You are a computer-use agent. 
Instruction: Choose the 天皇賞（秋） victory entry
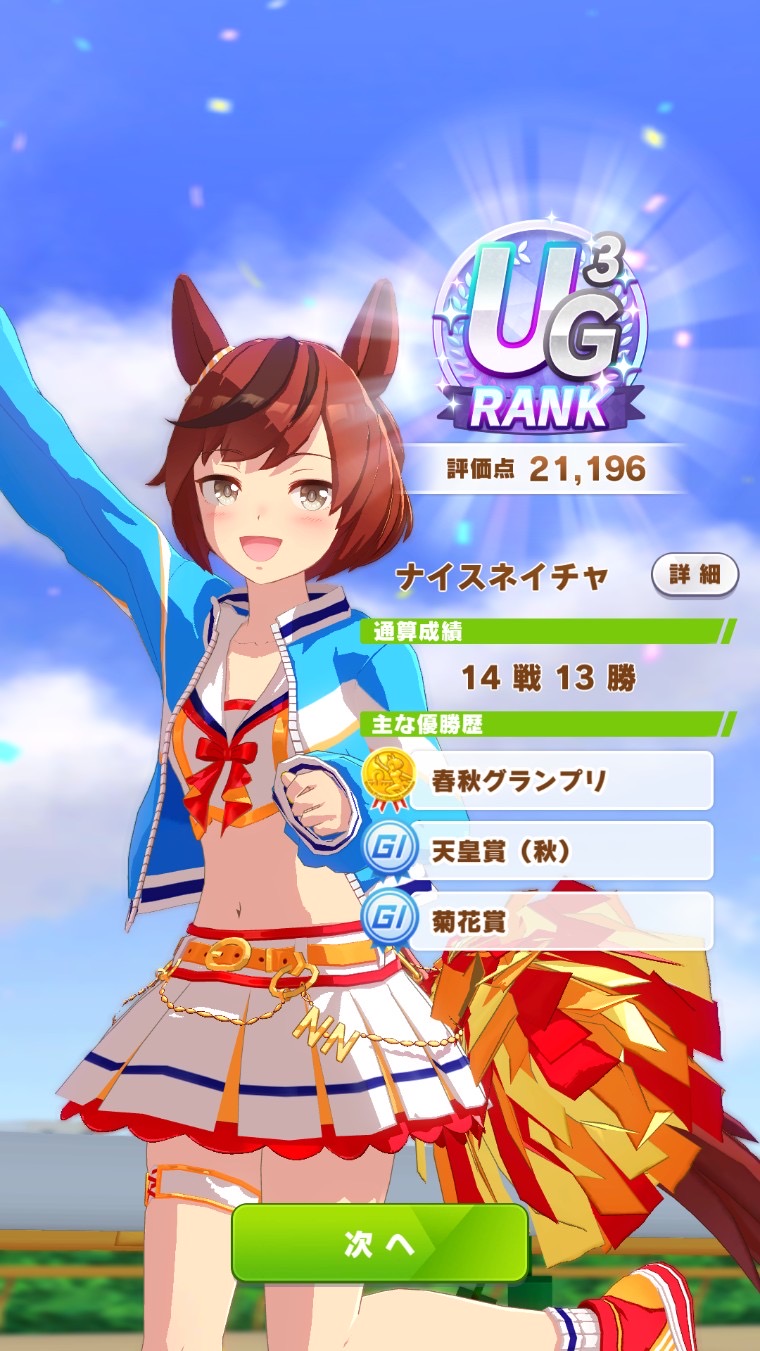pyautogui.click(x=540, y=851)
